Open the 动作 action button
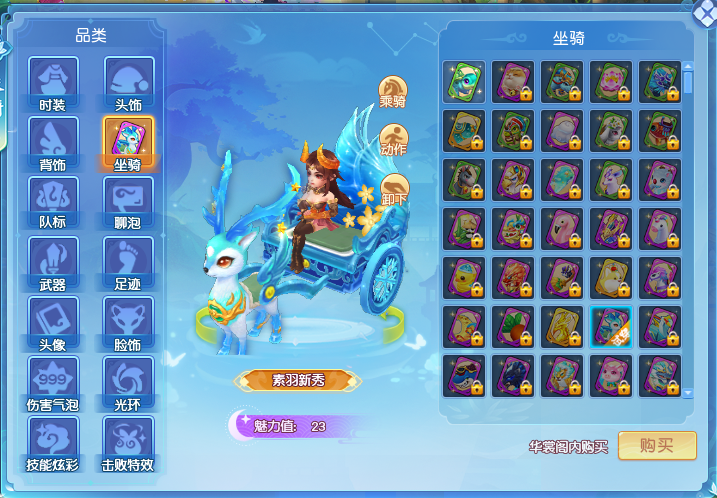Screen dimensions: 717x498 (x=393, y=139)
